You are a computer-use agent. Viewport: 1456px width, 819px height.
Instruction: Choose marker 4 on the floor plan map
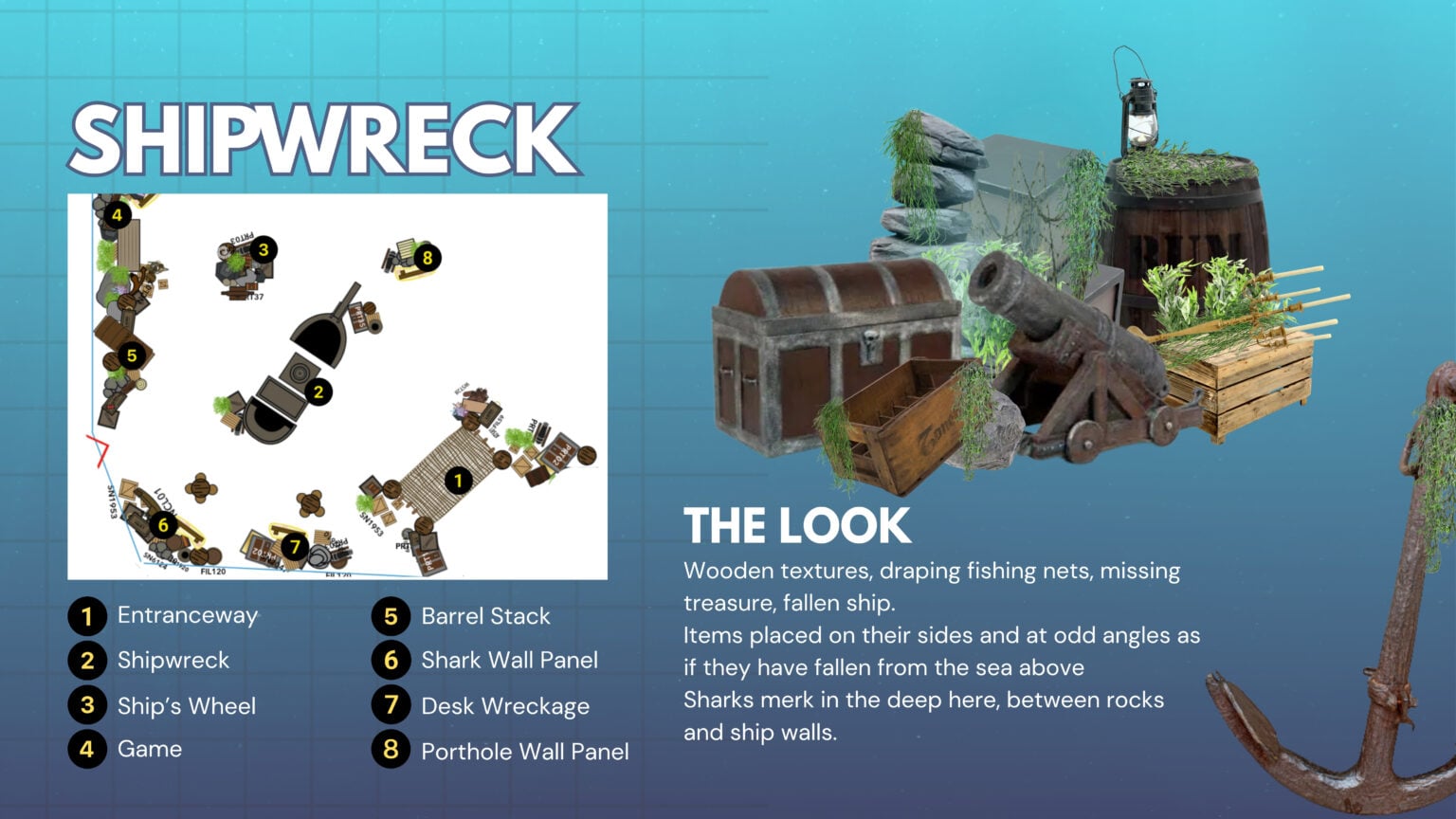118,215
